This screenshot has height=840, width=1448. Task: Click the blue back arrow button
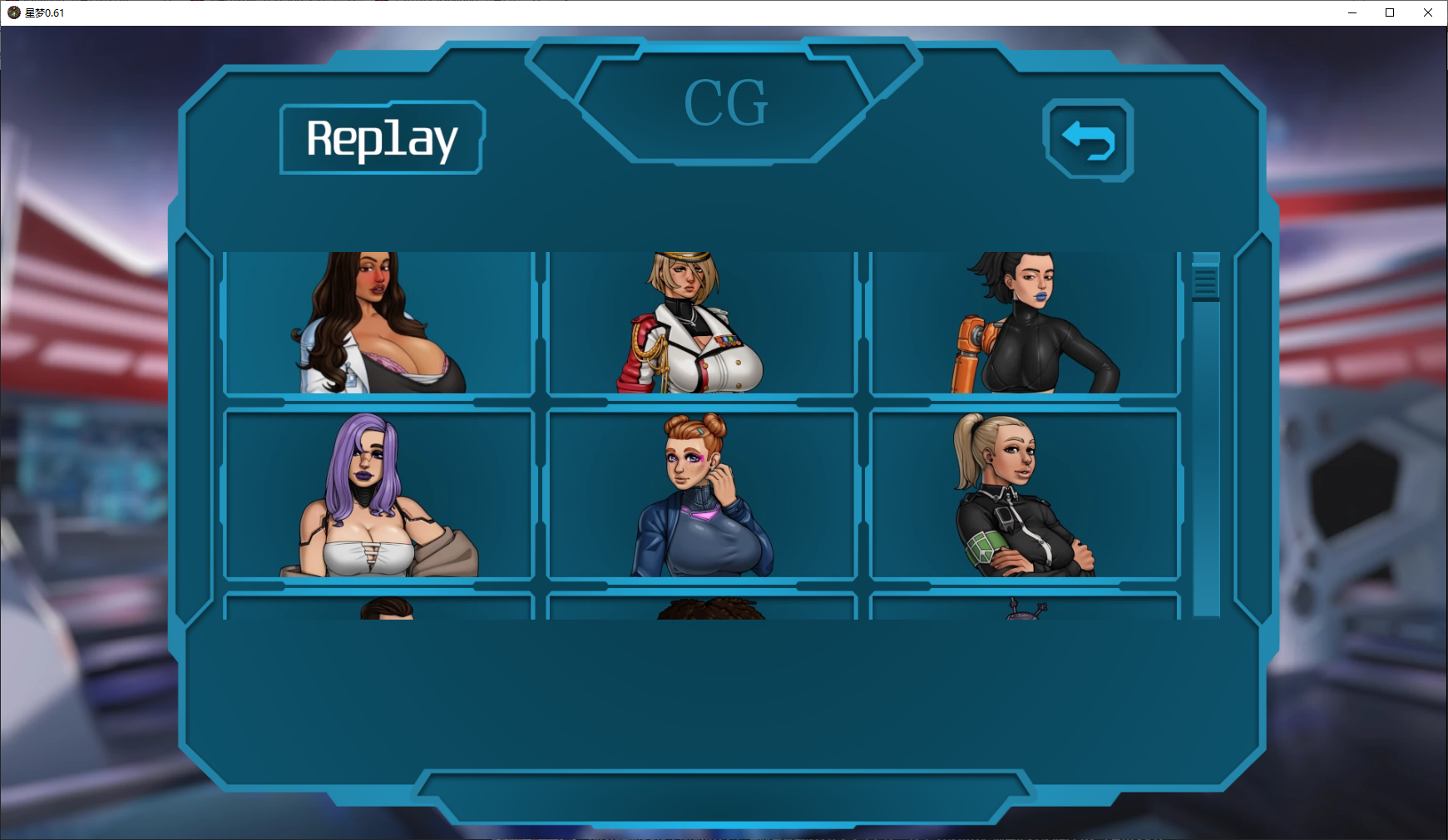1088,140
